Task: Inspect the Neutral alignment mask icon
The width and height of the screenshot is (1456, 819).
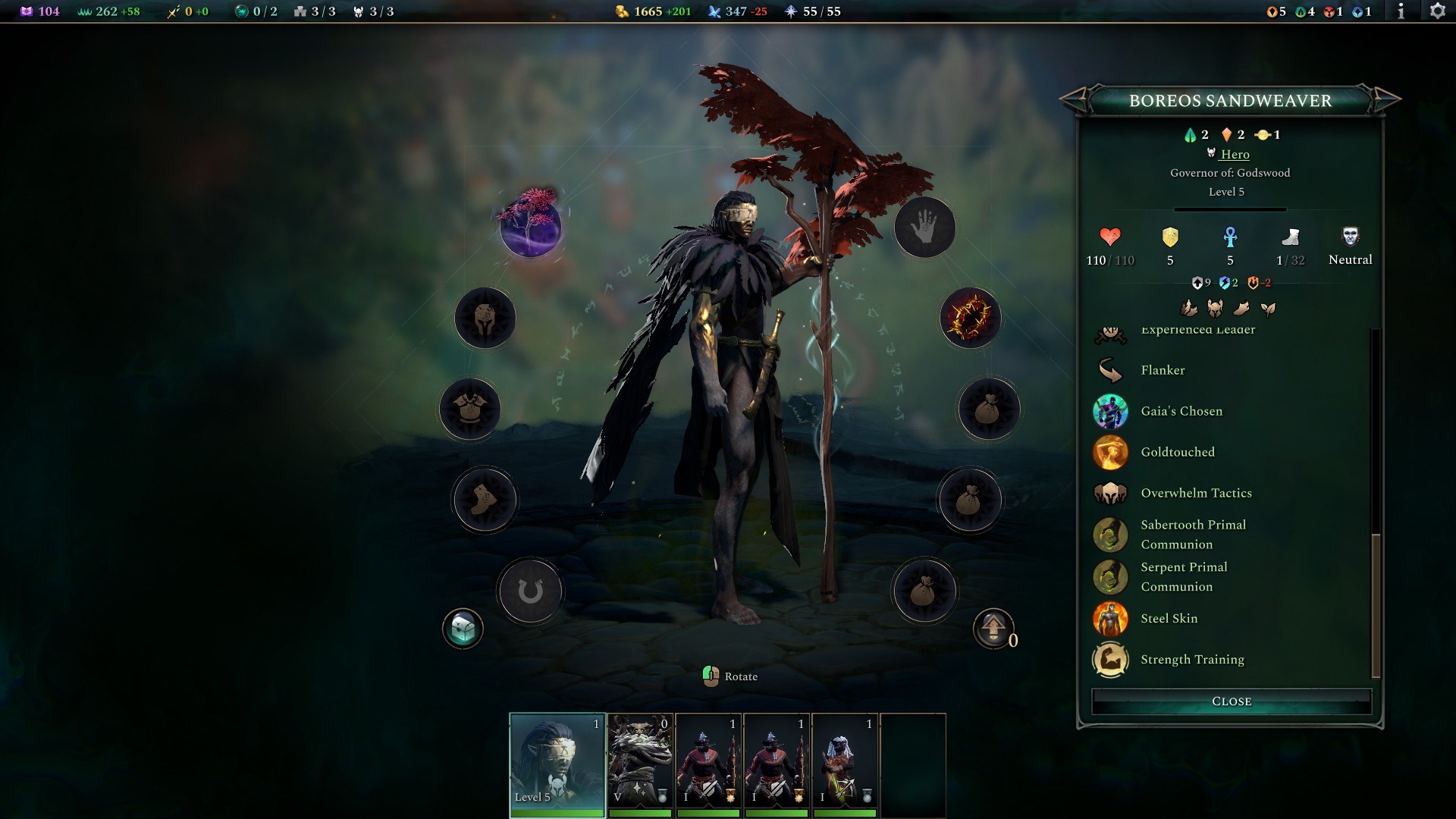Action: pyautogui.click(x=1350, y=237)
